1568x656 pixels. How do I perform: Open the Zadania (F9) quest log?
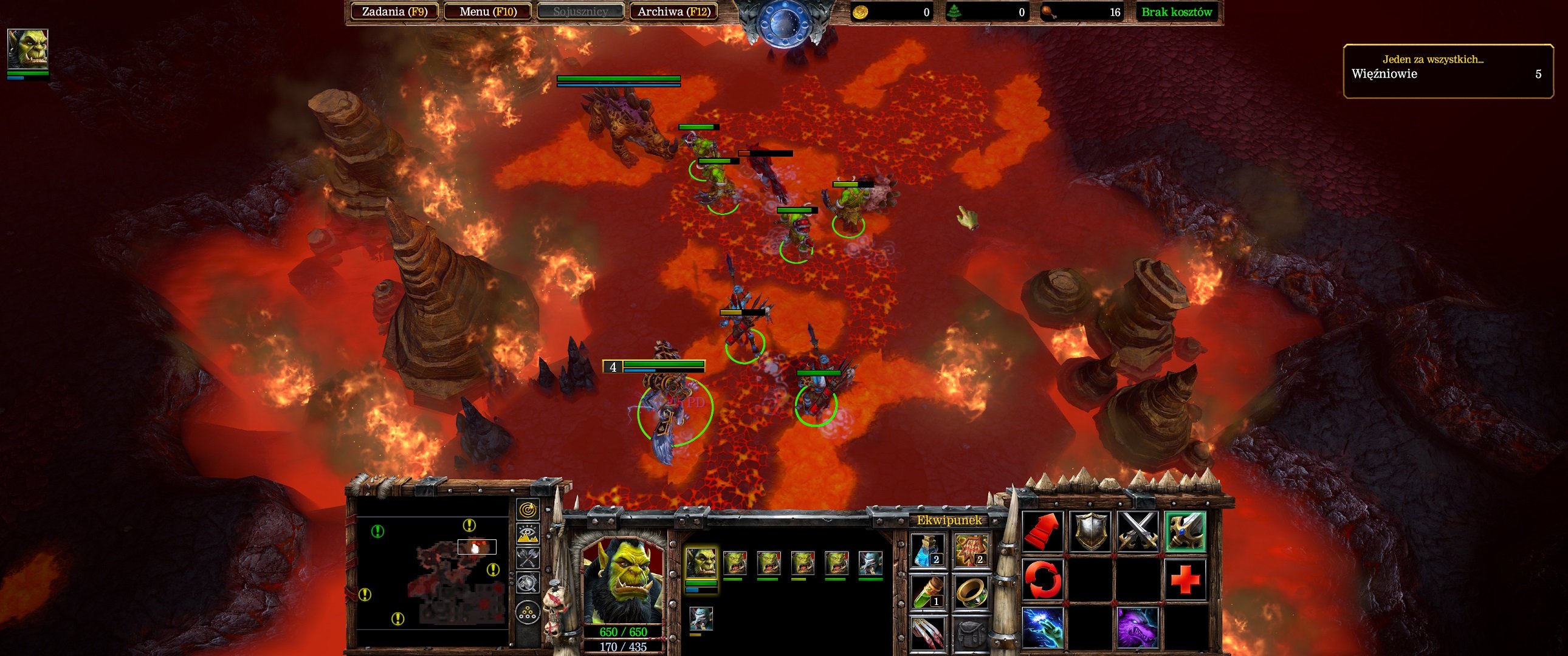394,12
